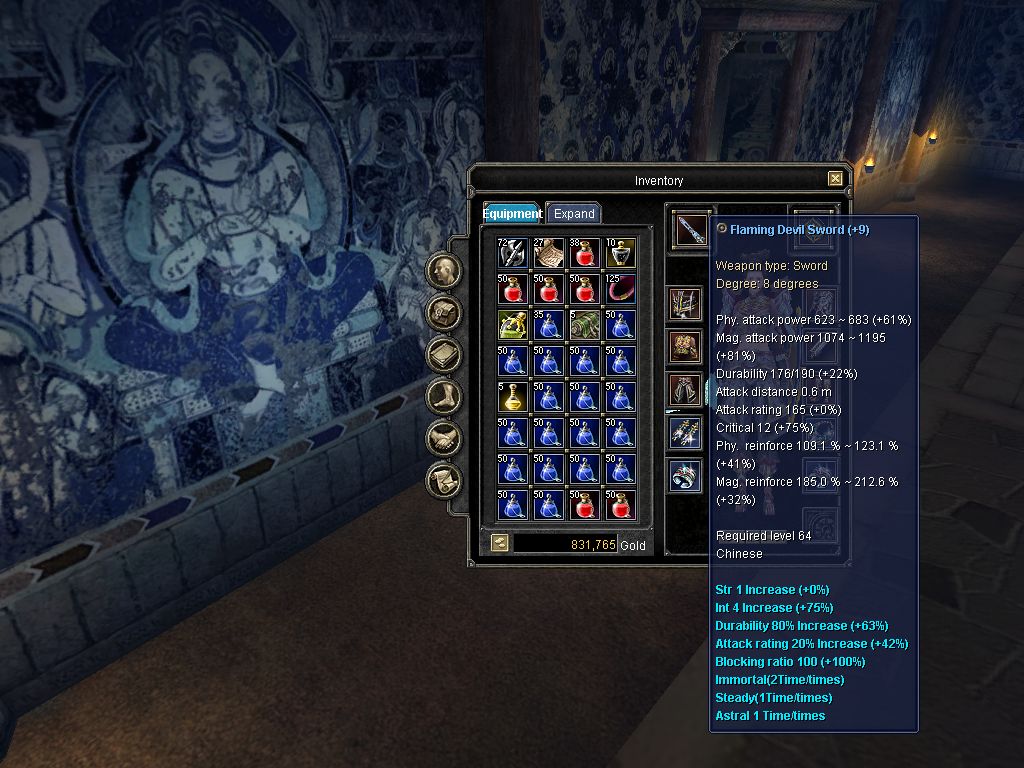Select the equipped Flaming Devil Sword slot

pos(689,229)
